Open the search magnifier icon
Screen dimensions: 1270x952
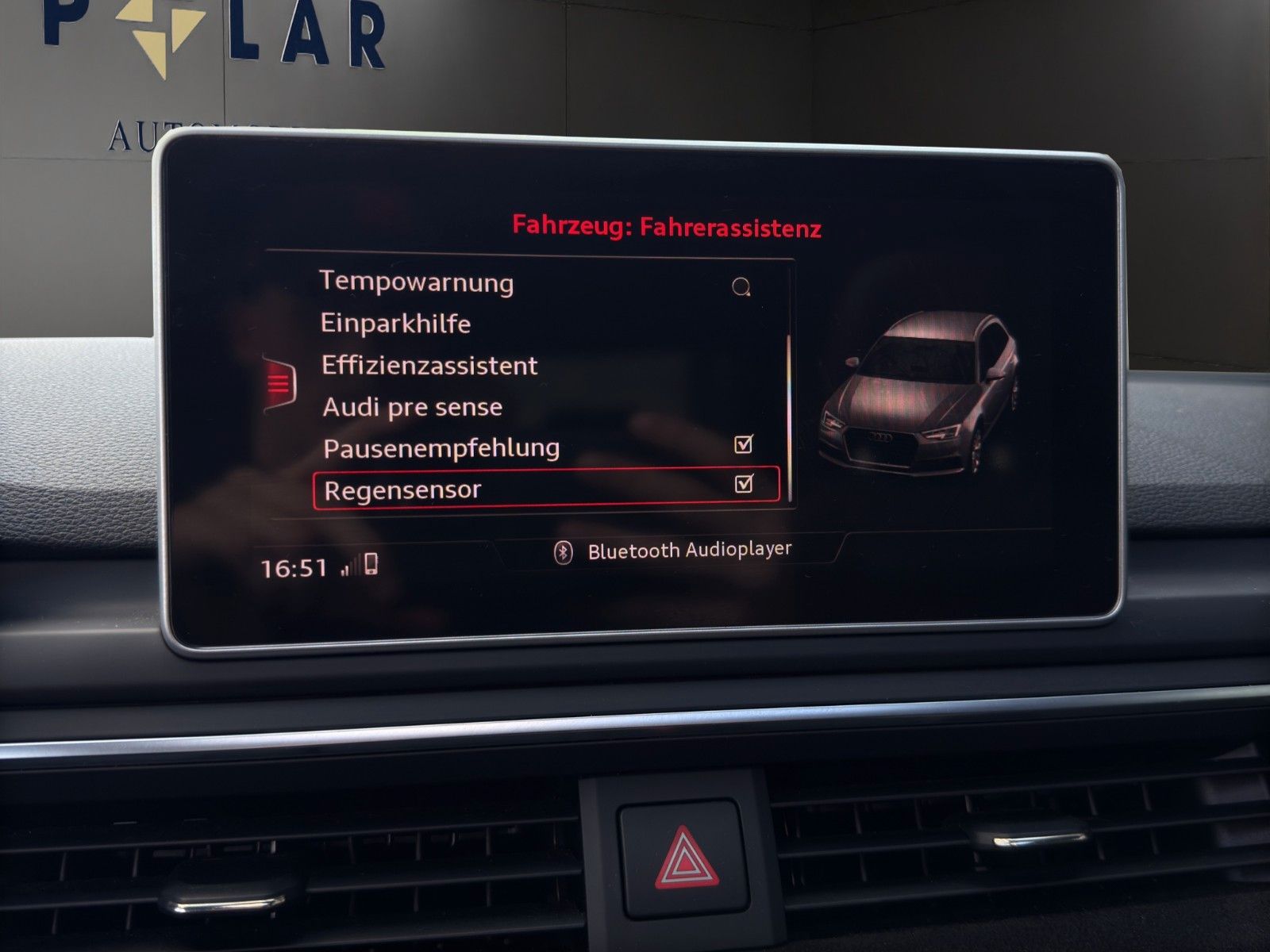tap(742, 287)
